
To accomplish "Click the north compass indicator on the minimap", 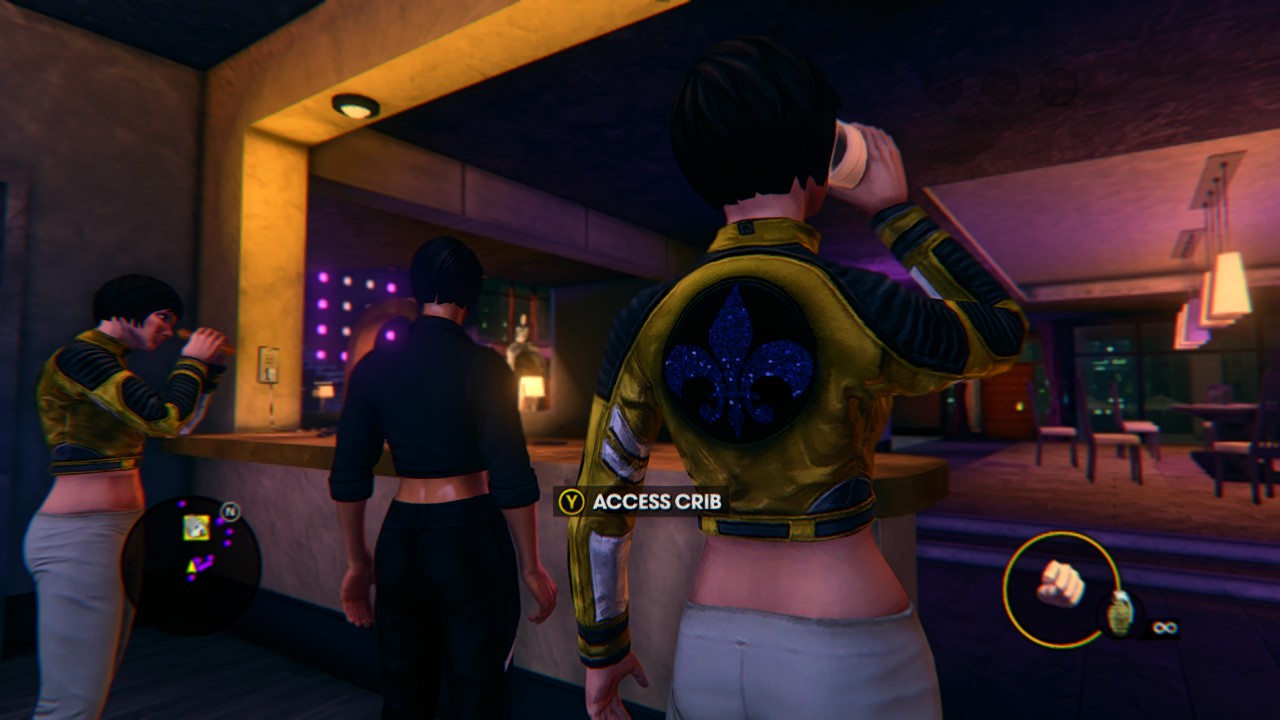I will tap(229, 509).
